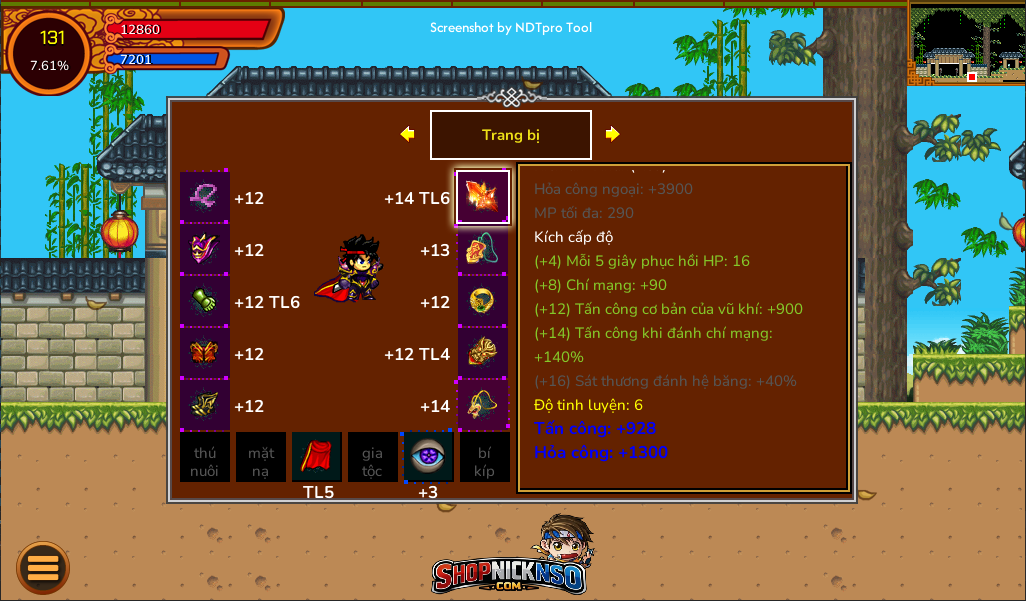Pick the green glove slot +12 TL6
Viewport: 1026px width, 601px height.
point(205,301)
